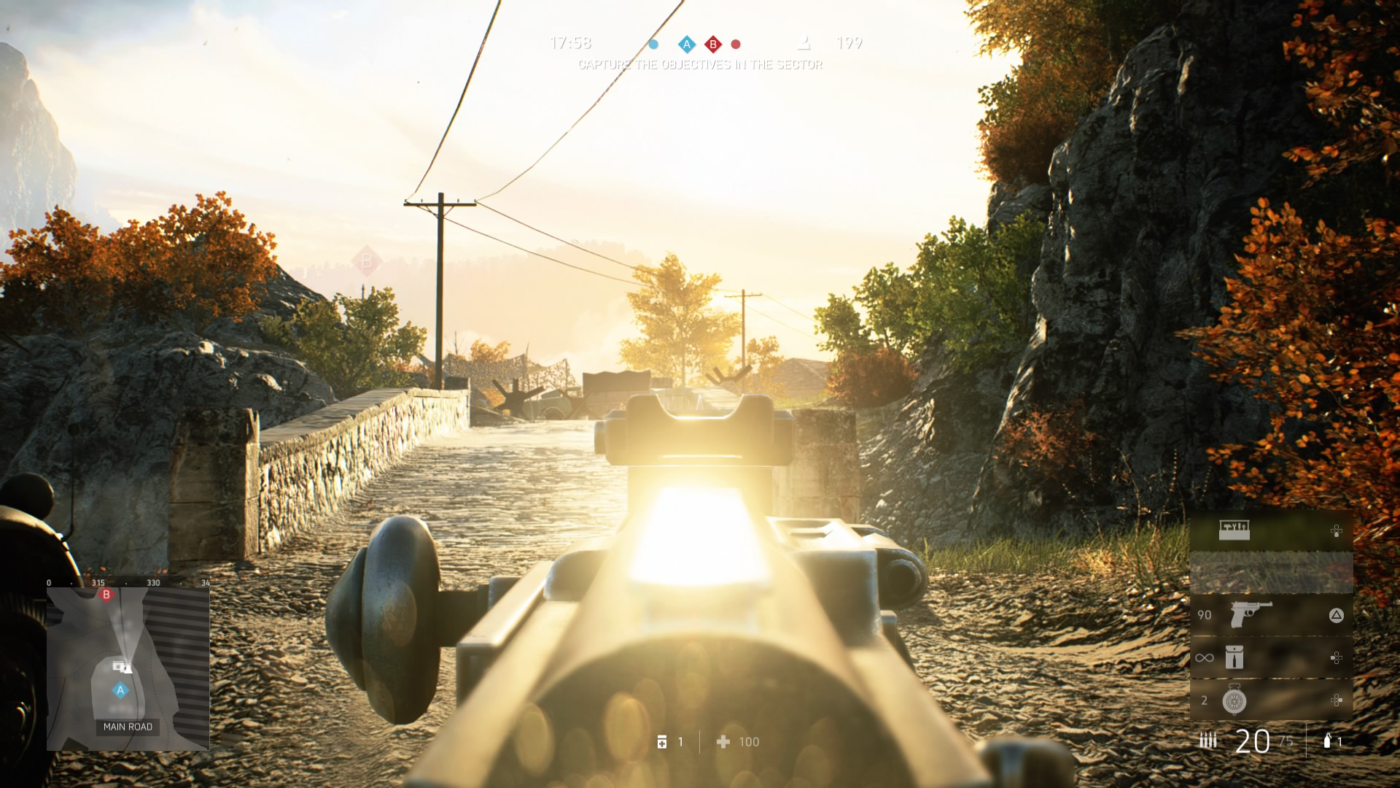Select objective A on the minimap
The width and height of the screenshot is (1400, 788).
coord(120,689)
